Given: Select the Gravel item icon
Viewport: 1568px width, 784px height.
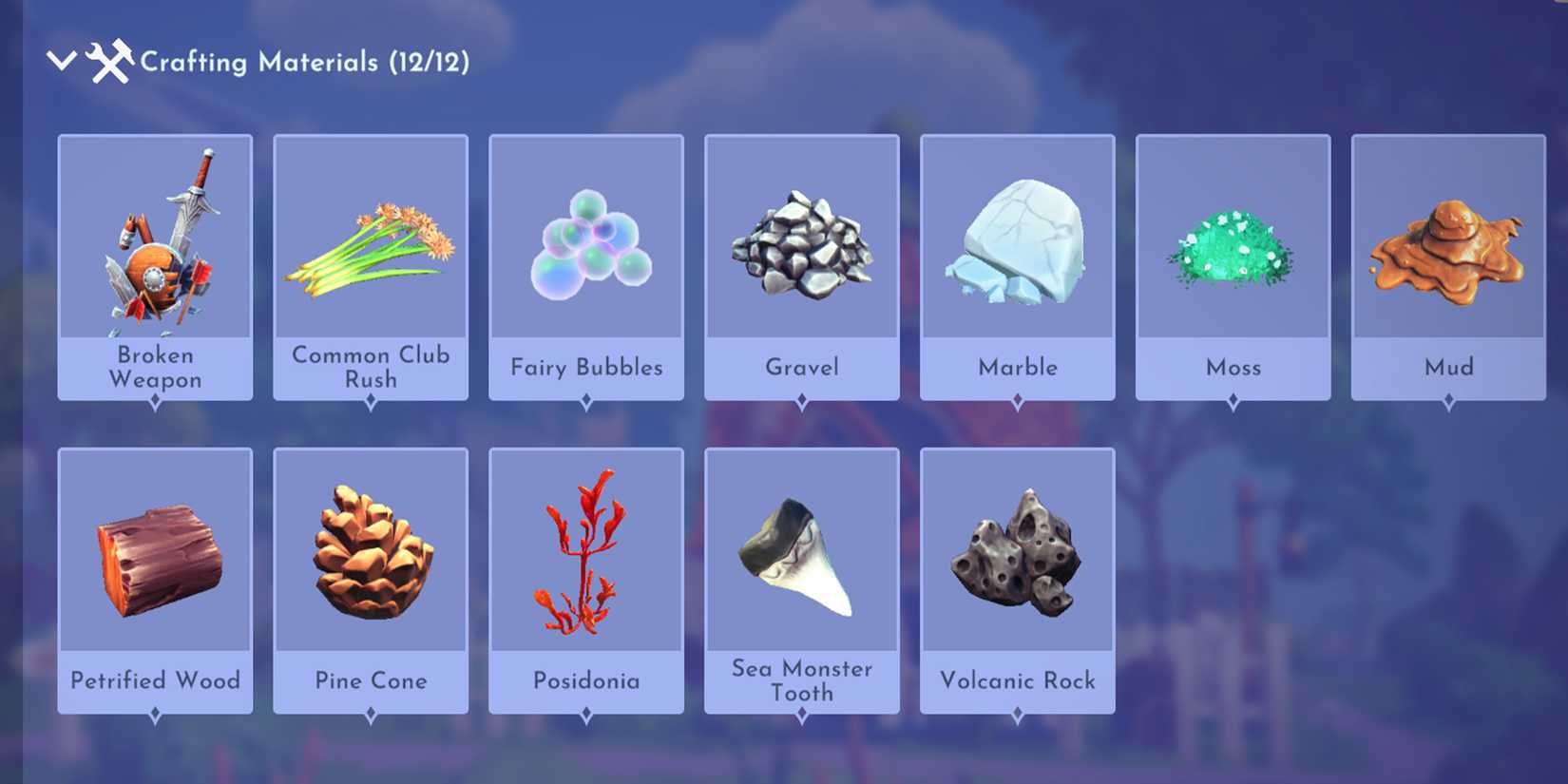Looking at the screenshot, I should point(802,238).
